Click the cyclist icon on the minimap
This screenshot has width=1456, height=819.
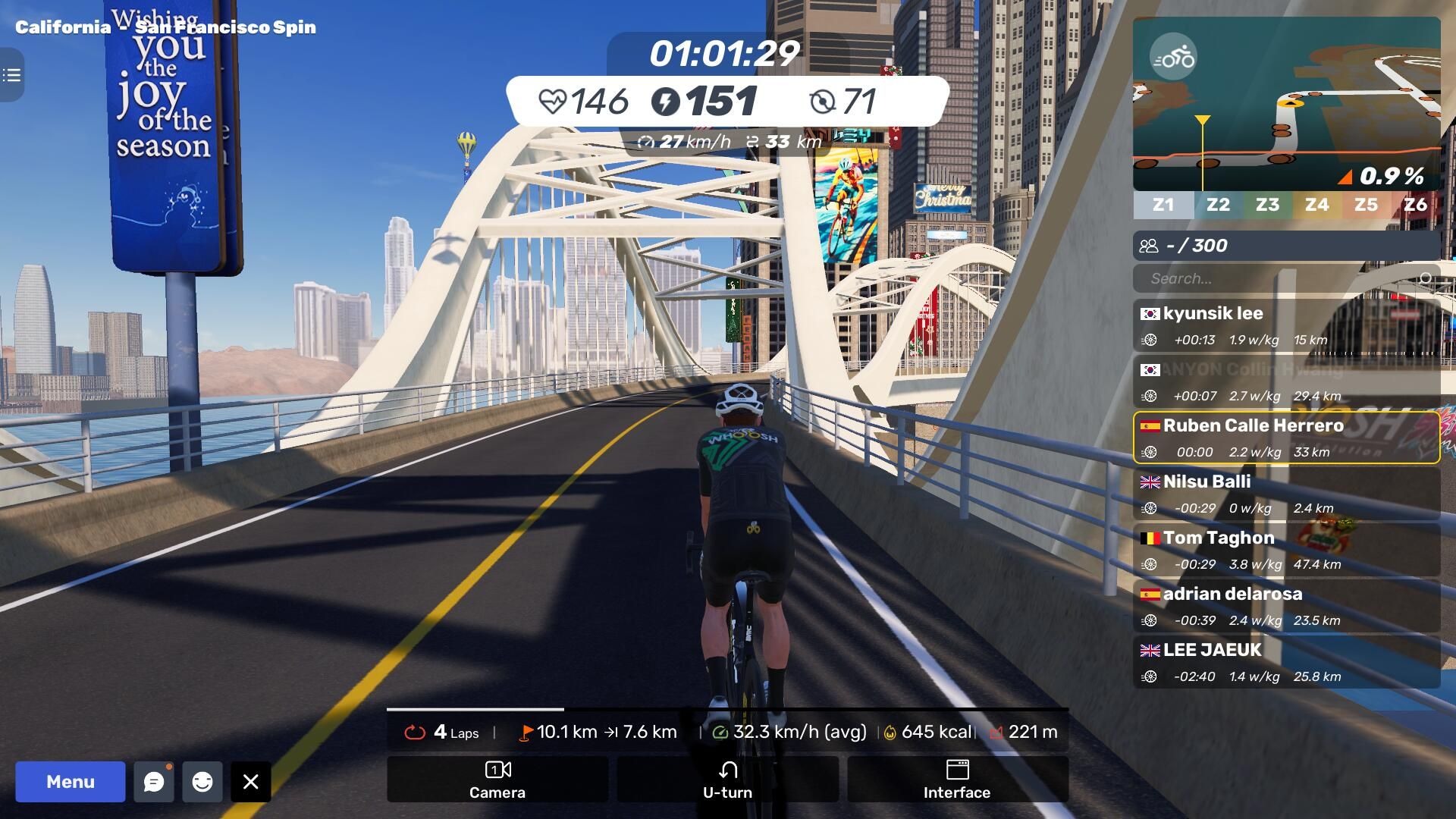pos(1173,57)
